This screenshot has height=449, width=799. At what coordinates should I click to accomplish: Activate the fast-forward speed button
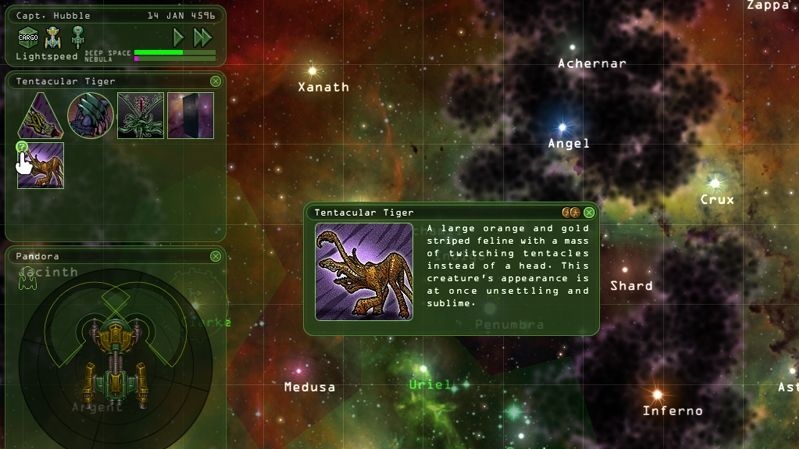coord(203,37)
